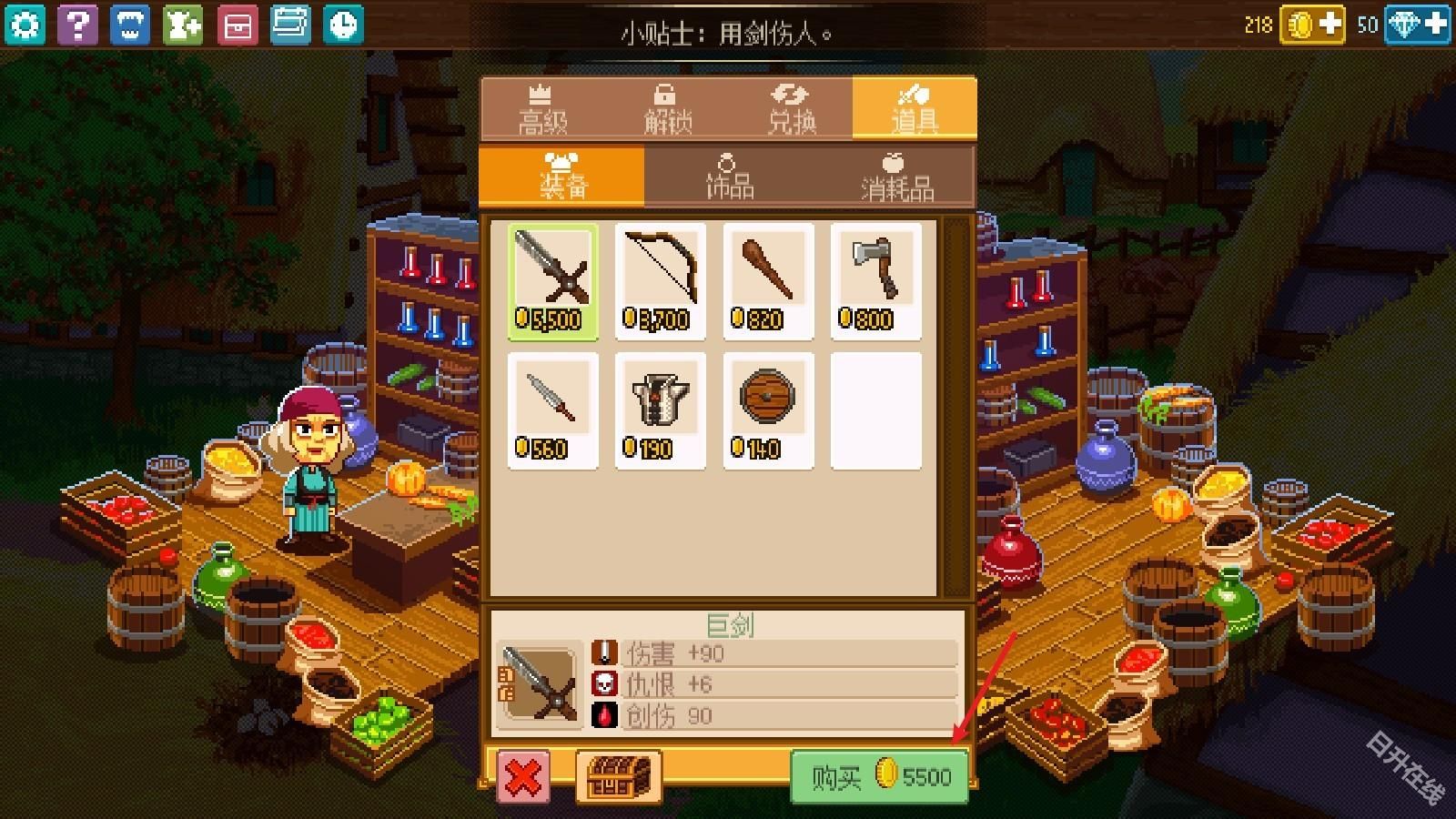Switch to the 饰品 accessories tab

coord(728,177)
